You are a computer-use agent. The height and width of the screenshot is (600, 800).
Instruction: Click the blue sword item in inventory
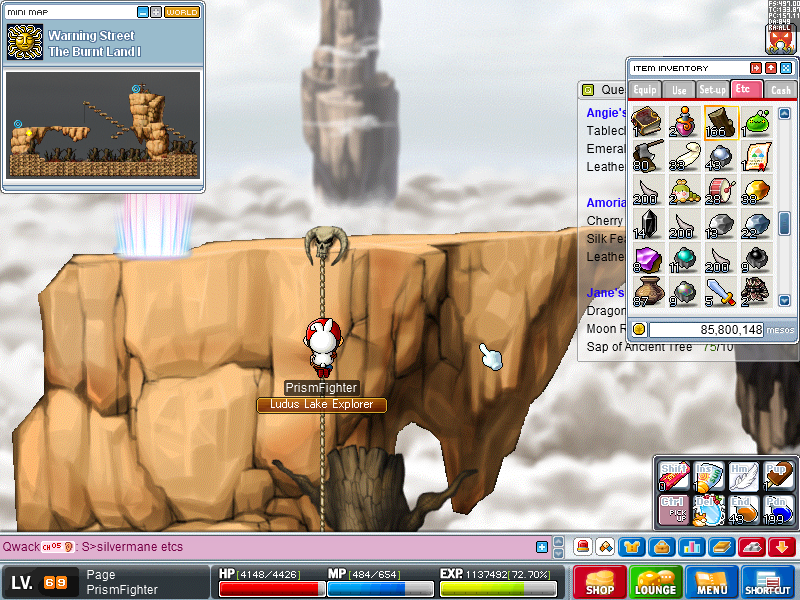(719, 292)
